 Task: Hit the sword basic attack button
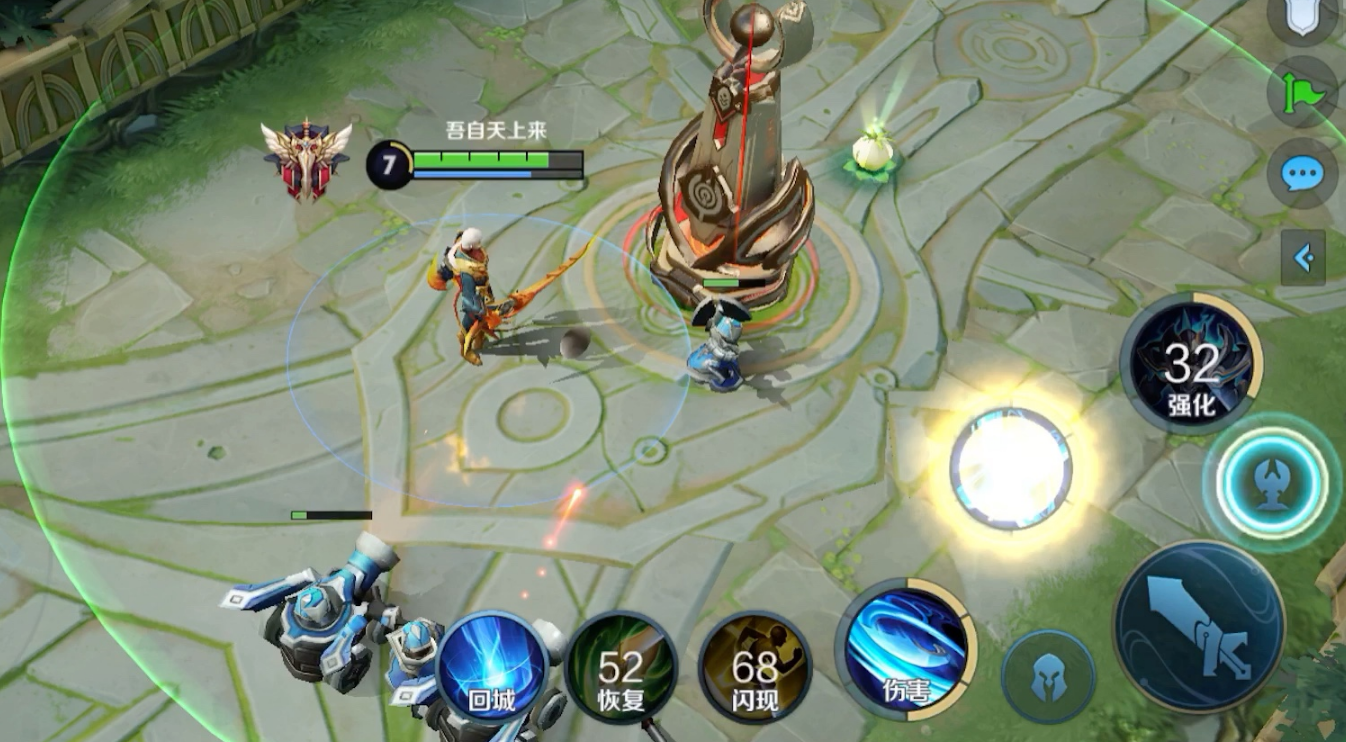[x=1198, y=627]
